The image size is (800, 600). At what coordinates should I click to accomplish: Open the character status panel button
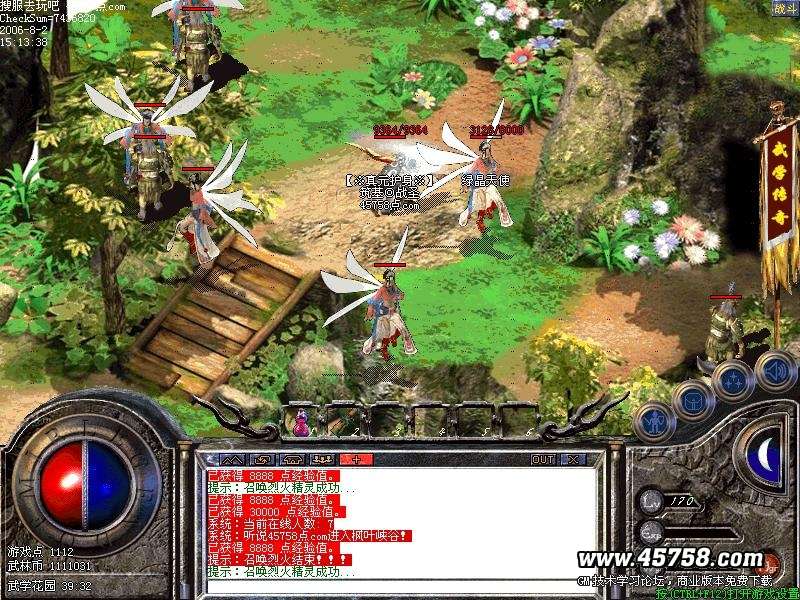click(653, 420)
